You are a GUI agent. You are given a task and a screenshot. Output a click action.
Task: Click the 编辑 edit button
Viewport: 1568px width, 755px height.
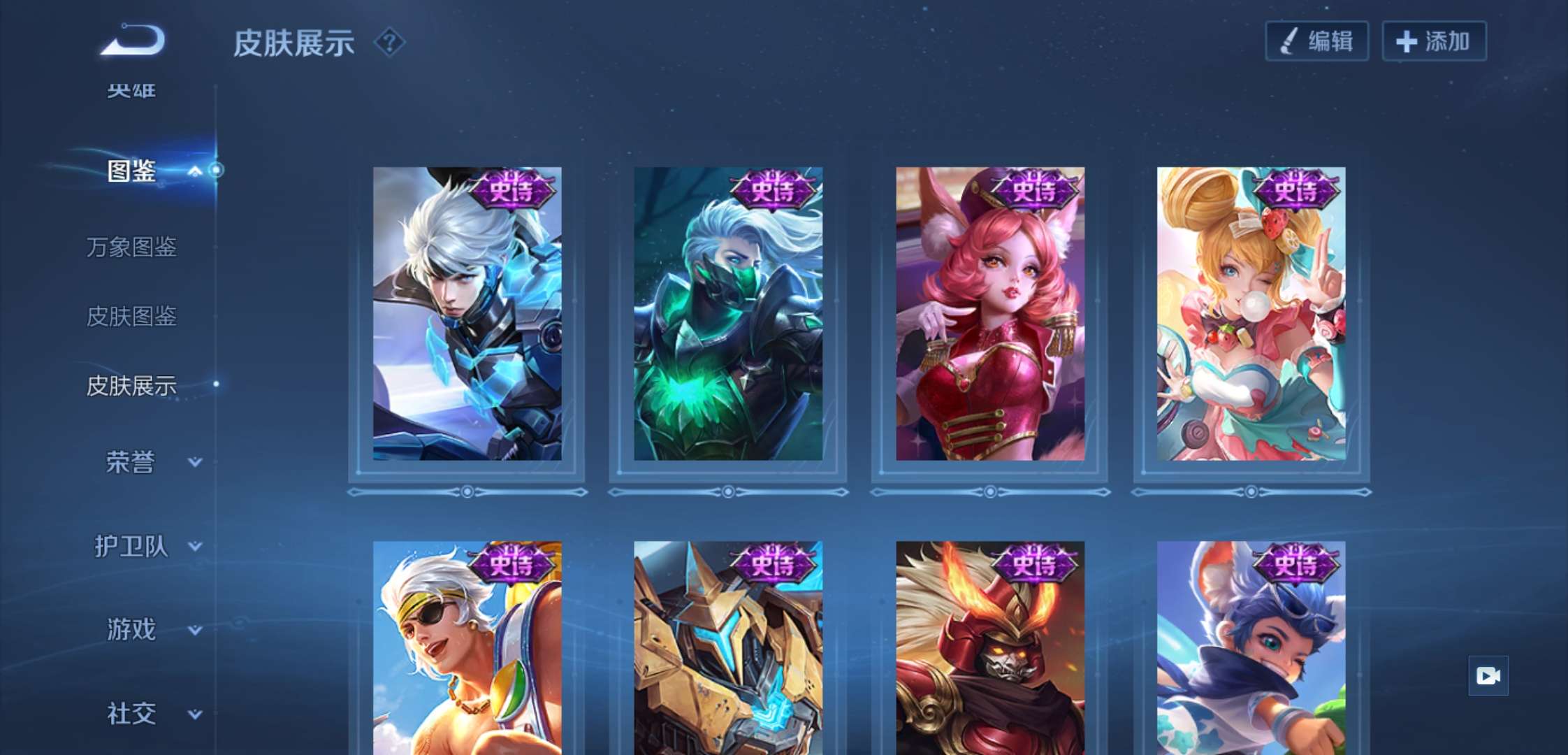click(x=1316, y=41)
